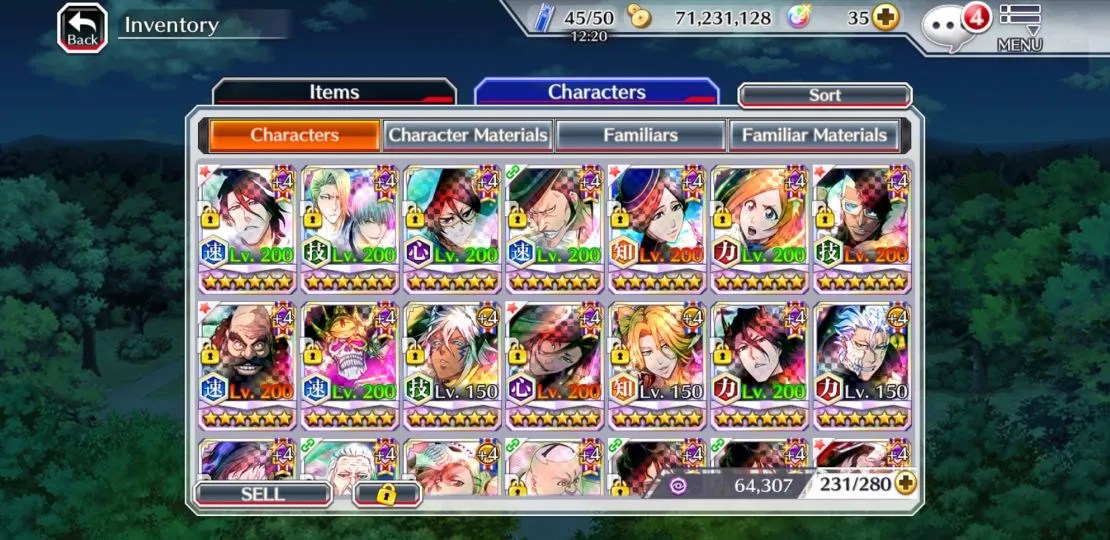View the Familiar Materials category
The height and width of the screenshot is (540, 1110).
814,135
